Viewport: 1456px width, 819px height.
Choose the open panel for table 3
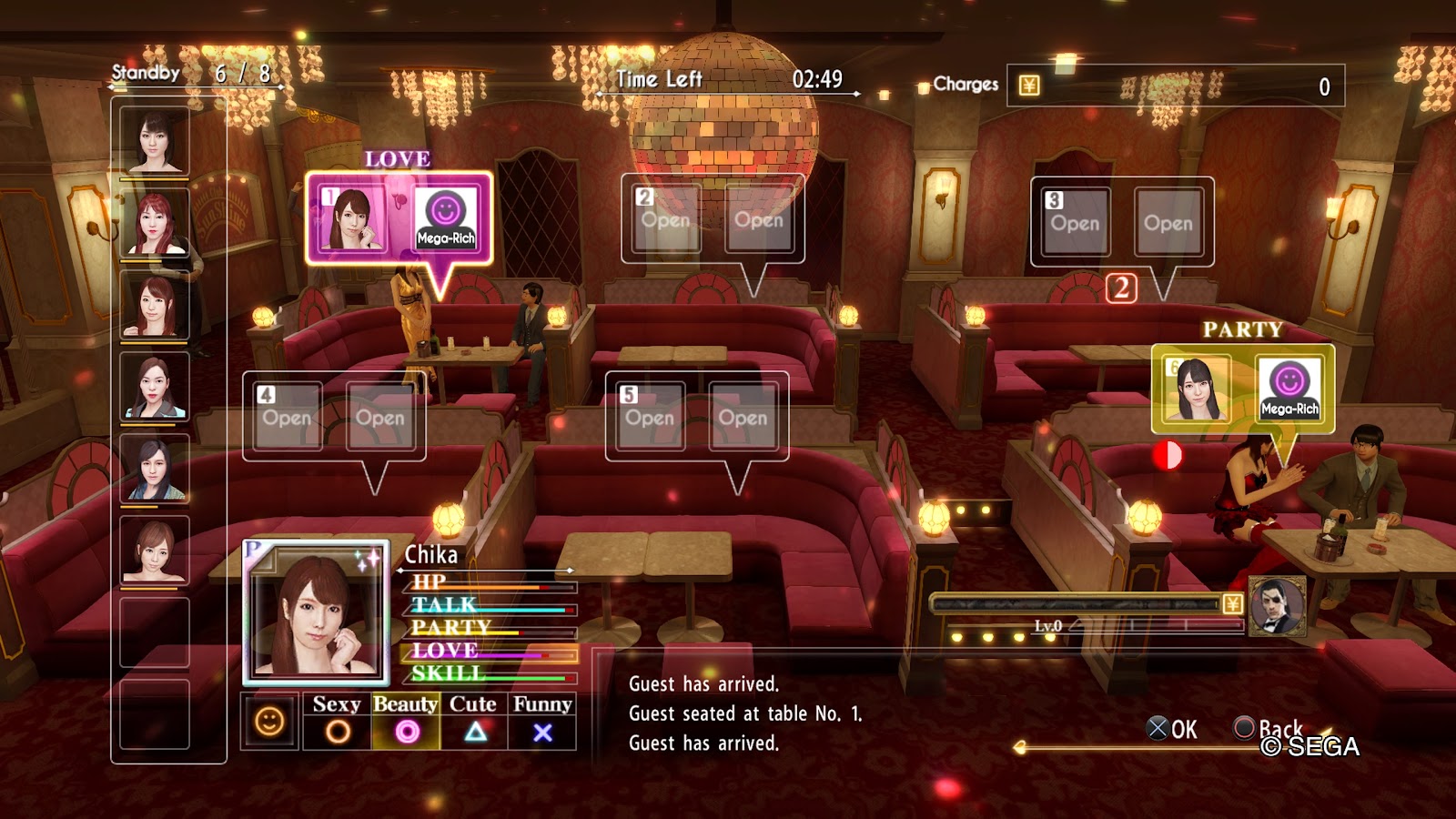click(x=1122, y=223)
